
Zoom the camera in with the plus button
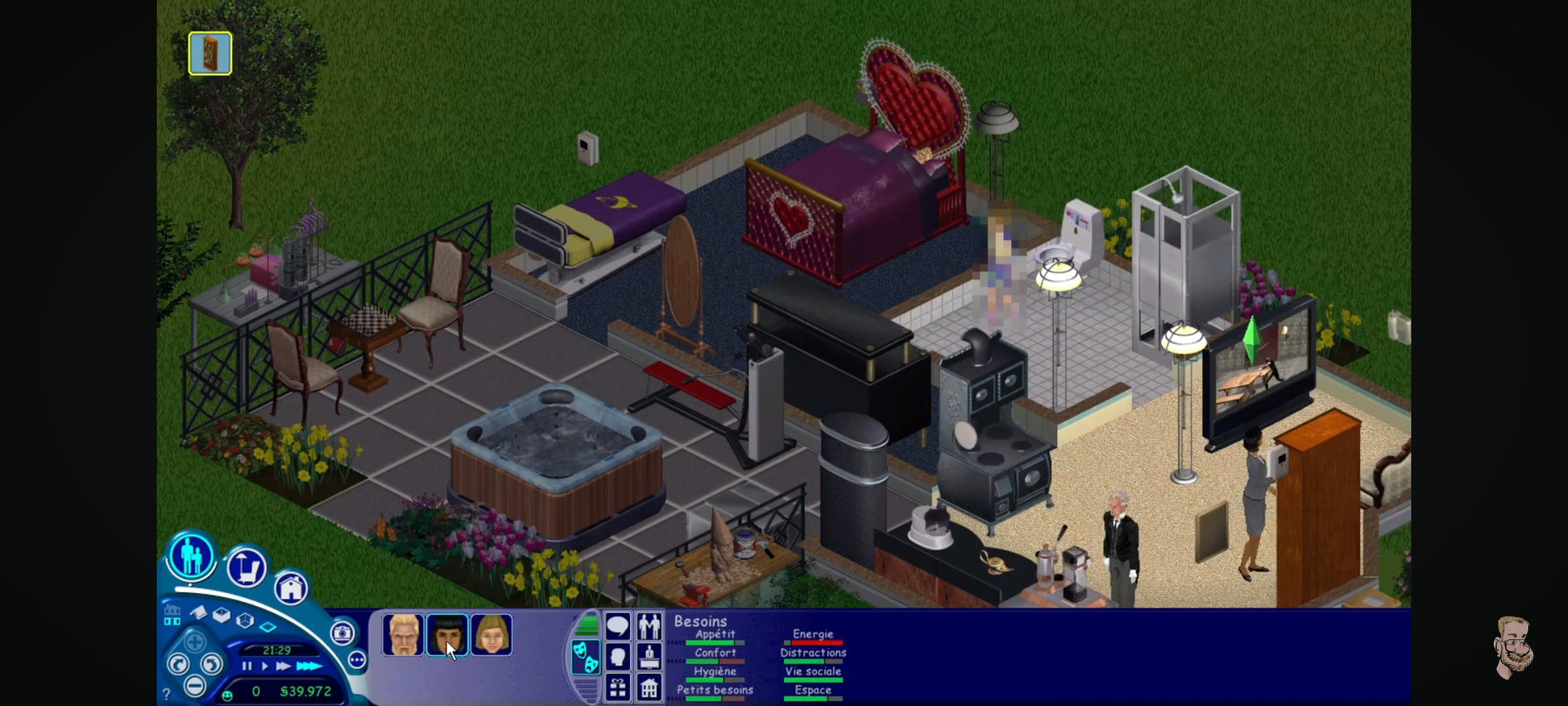point(194,643)
